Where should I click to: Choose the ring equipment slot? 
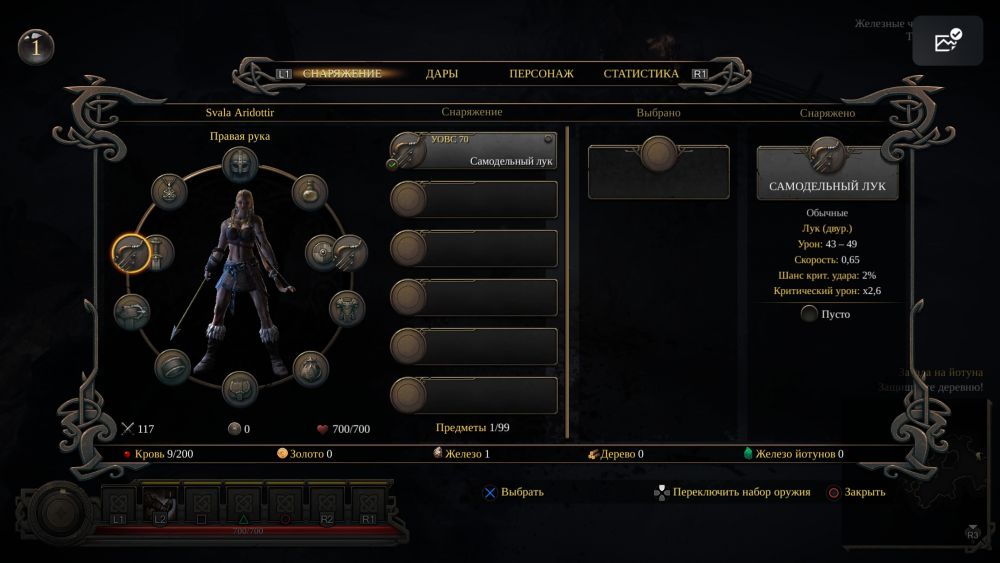coord(172,367)
